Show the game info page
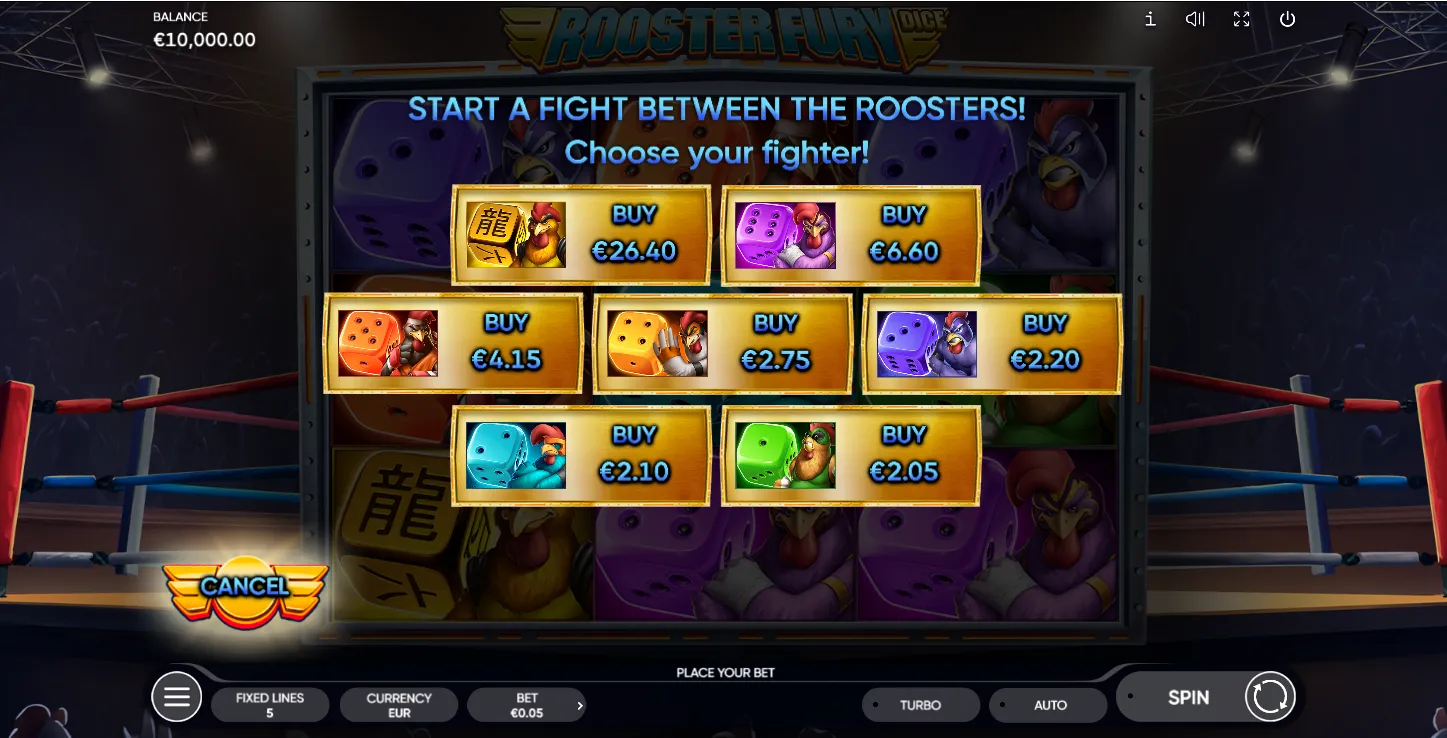 pos(1150,19)
